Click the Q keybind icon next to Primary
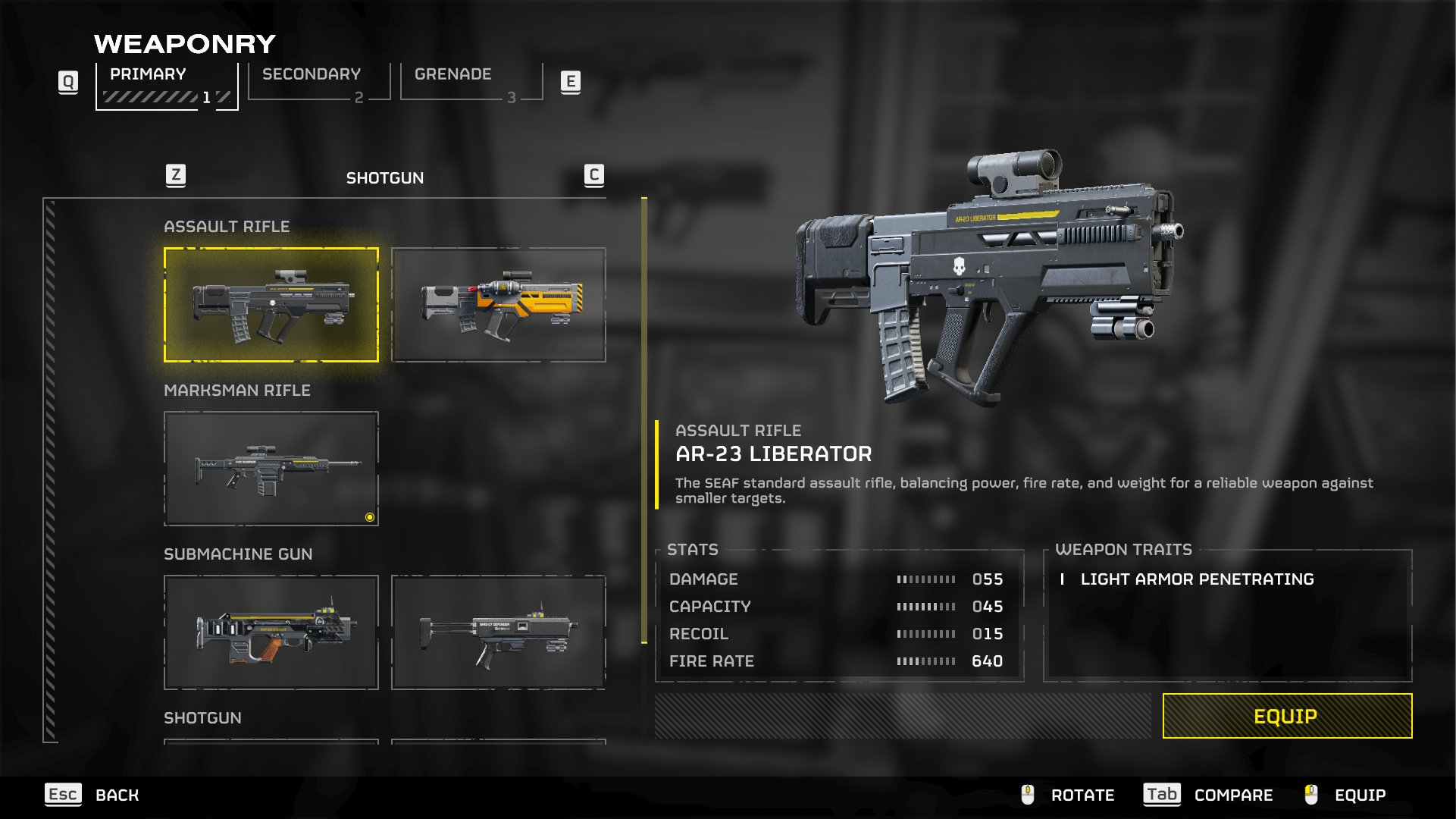Screen dimensions: 1456x819 point(69,82)
